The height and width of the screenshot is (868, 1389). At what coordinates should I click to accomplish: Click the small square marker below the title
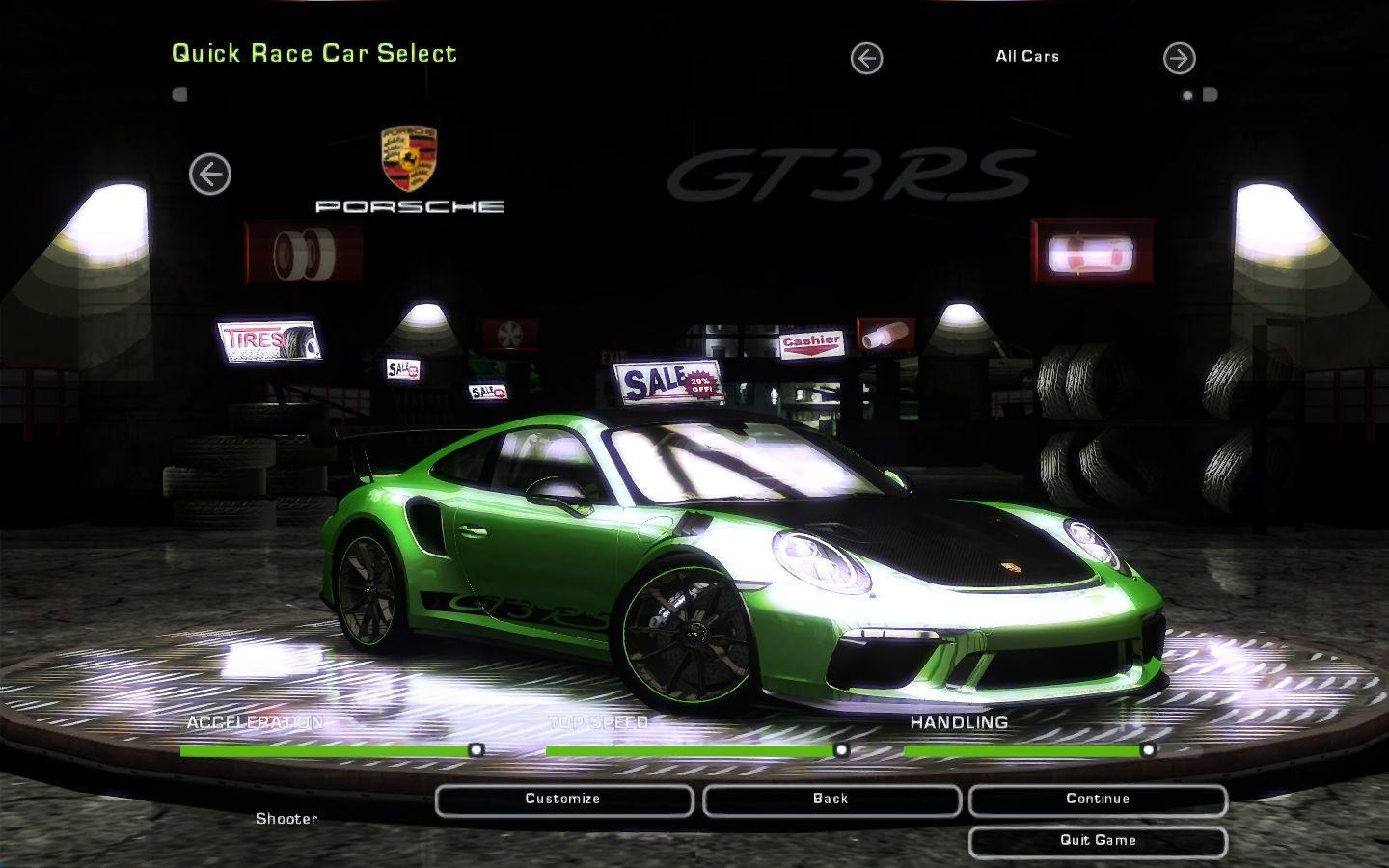179,92
